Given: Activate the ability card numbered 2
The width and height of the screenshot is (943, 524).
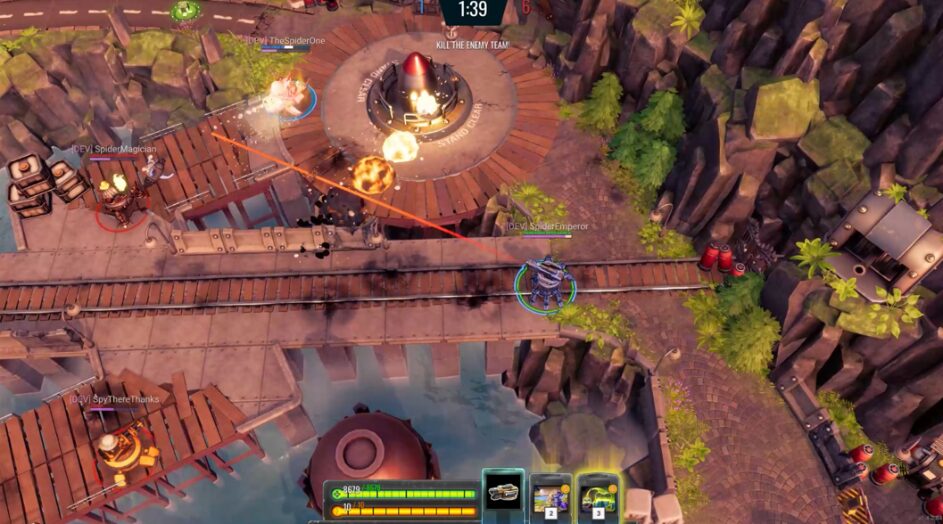Looking at the screenshot, I should (551, 496).
